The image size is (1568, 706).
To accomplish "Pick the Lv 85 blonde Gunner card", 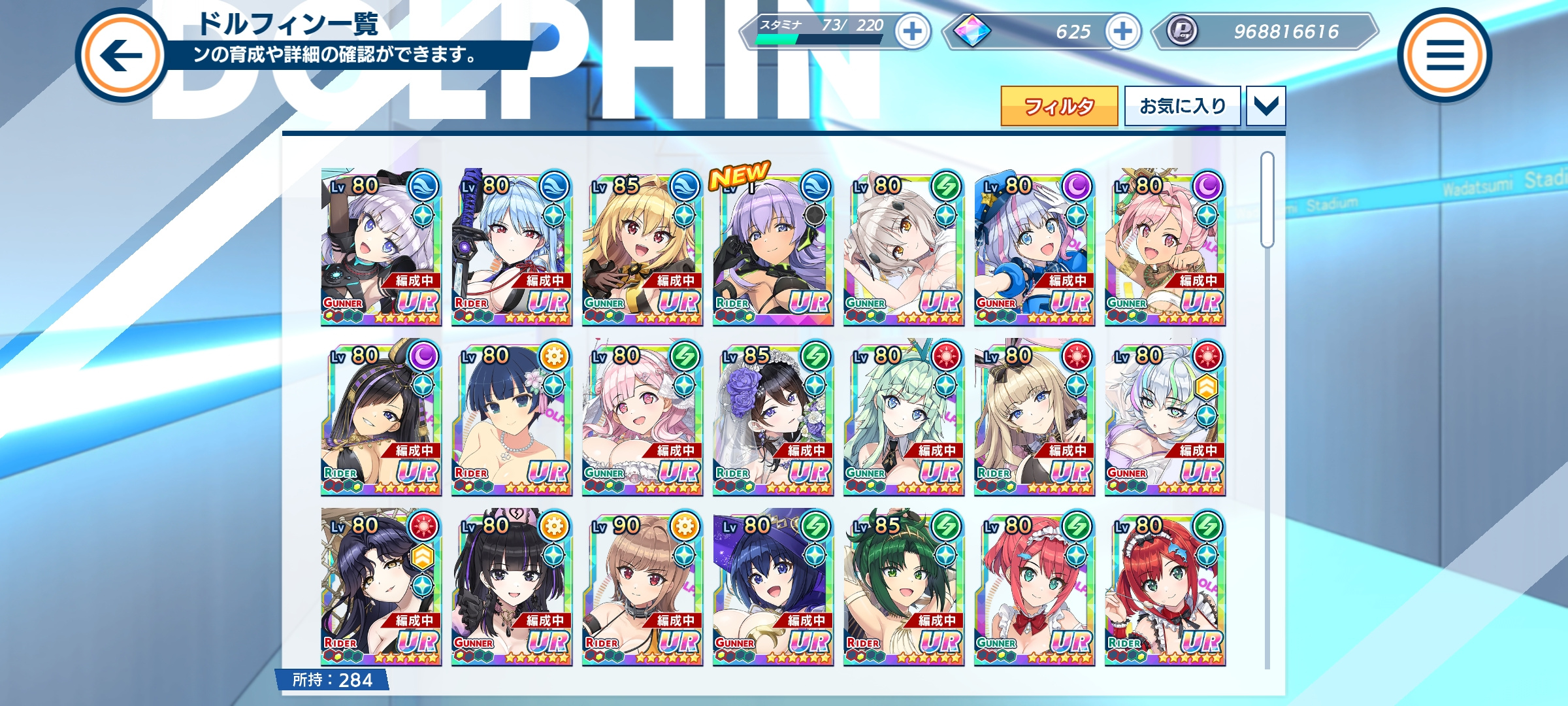I will point(642,248).
